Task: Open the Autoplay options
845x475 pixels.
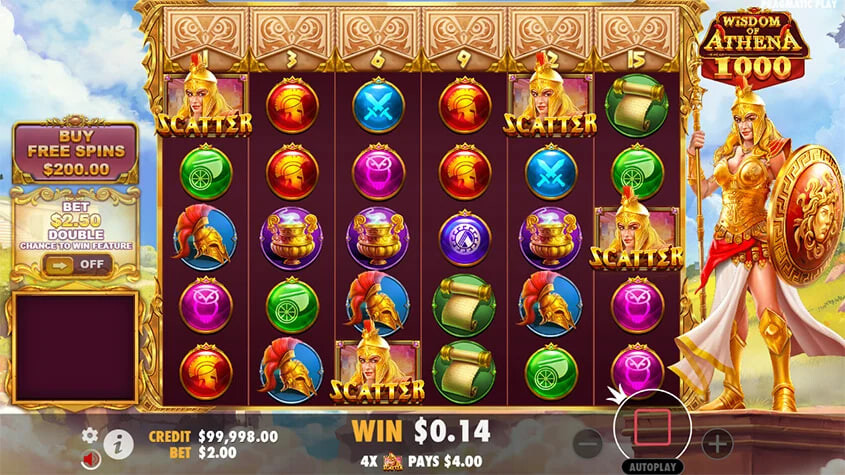Action: [651, 466]
